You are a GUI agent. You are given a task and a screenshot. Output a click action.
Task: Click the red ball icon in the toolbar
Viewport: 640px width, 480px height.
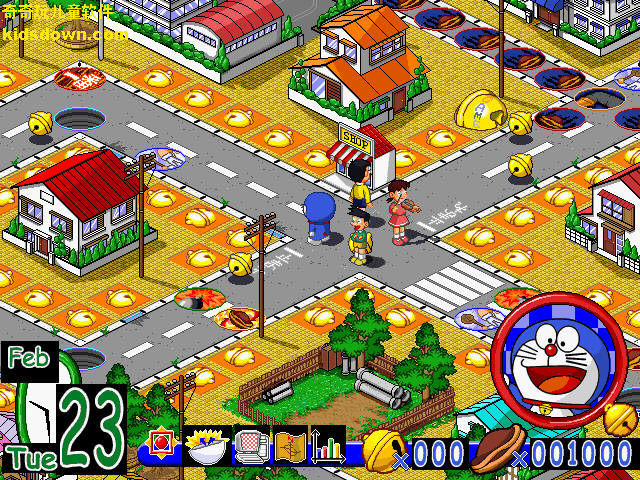coord(162,446)
